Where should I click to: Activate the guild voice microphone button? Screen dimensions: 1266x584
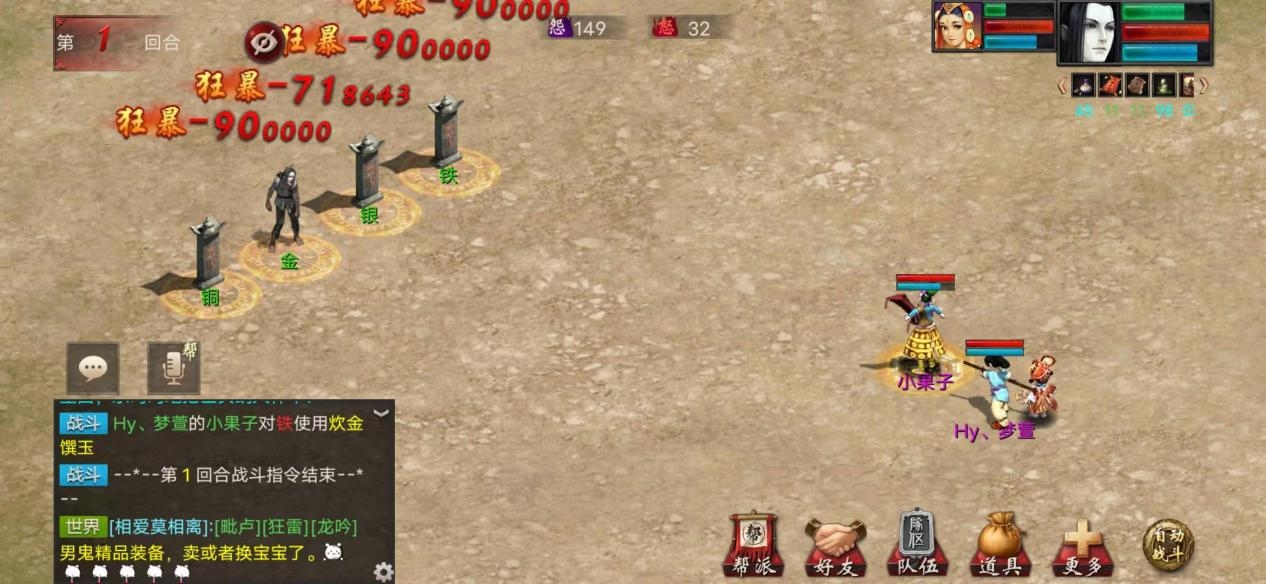(x=173, y=368)
